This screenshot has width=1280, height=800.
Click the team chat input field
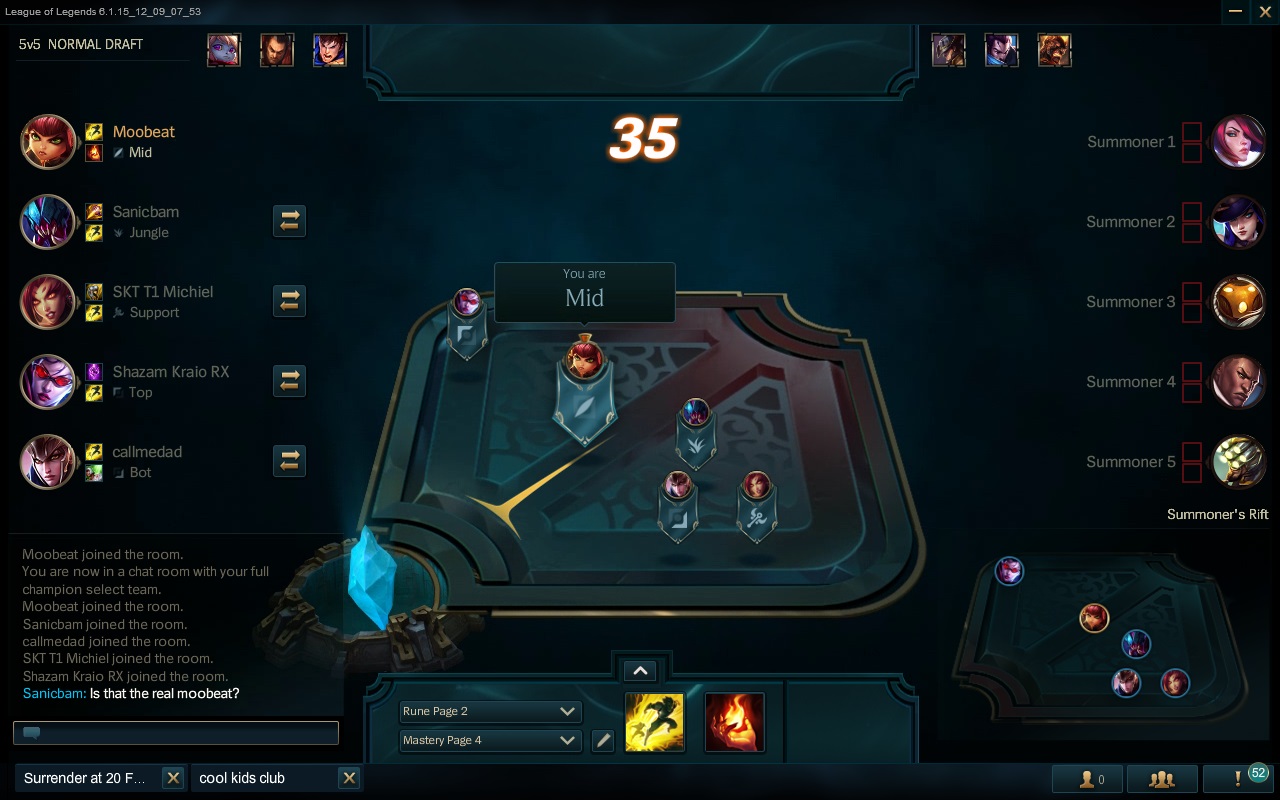point(176,732)
